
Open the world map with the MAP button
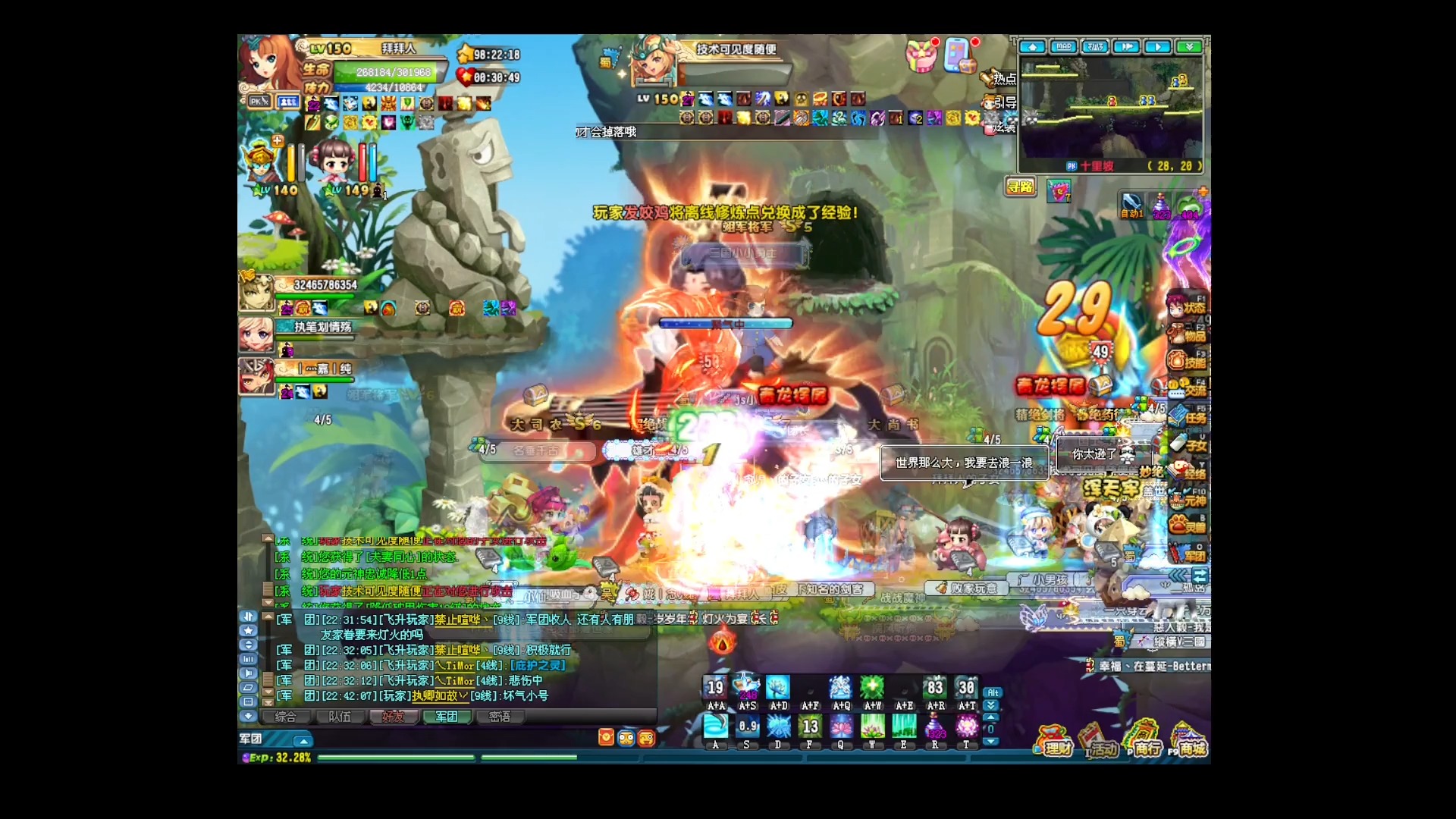[x=1064, y=47]
